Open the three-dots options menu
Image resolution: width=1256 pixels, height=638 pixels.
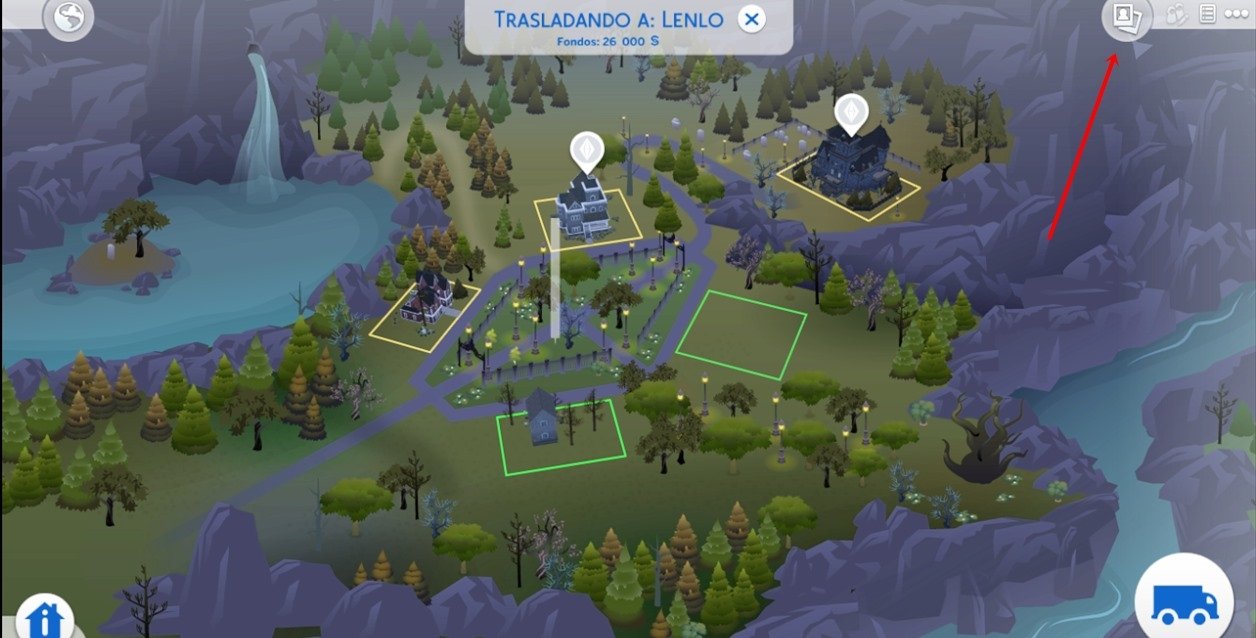(x=1237, y=15)
